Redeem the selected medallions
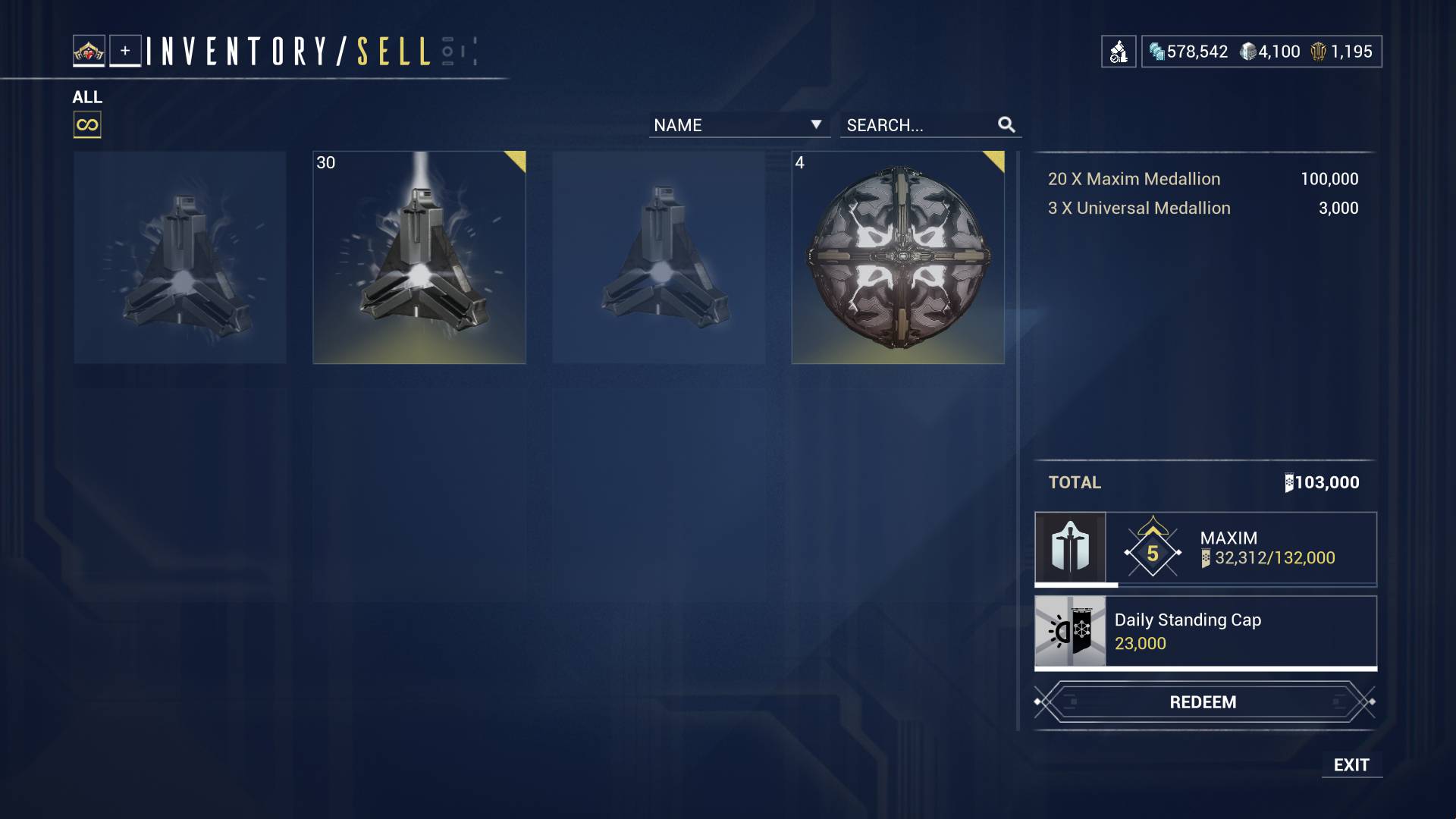Image resolution: width=1456 pixels, height=819 pixels. [x=1203, y=702]
